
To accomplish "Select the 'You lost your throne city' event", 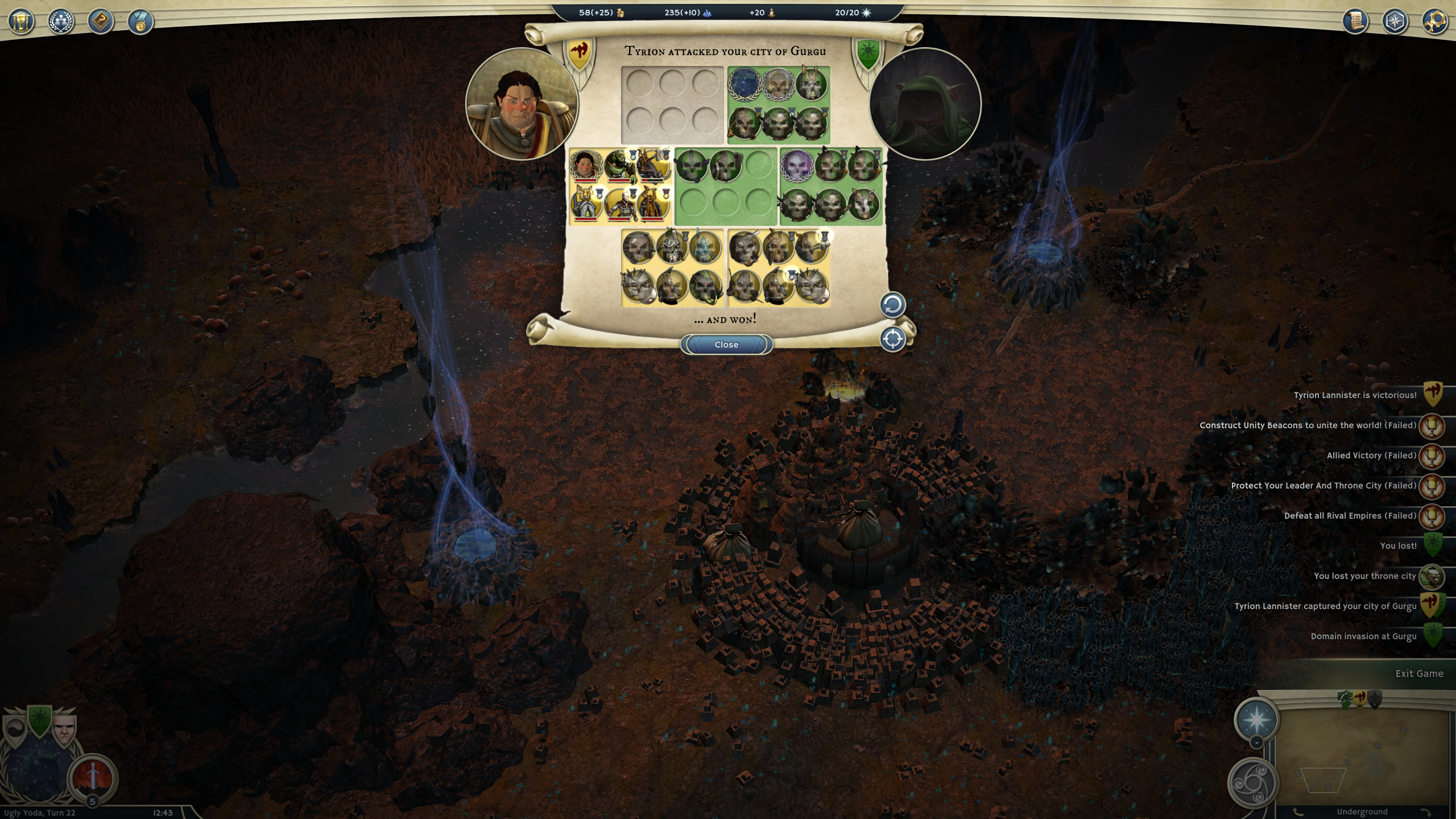I will point(1364,576).
